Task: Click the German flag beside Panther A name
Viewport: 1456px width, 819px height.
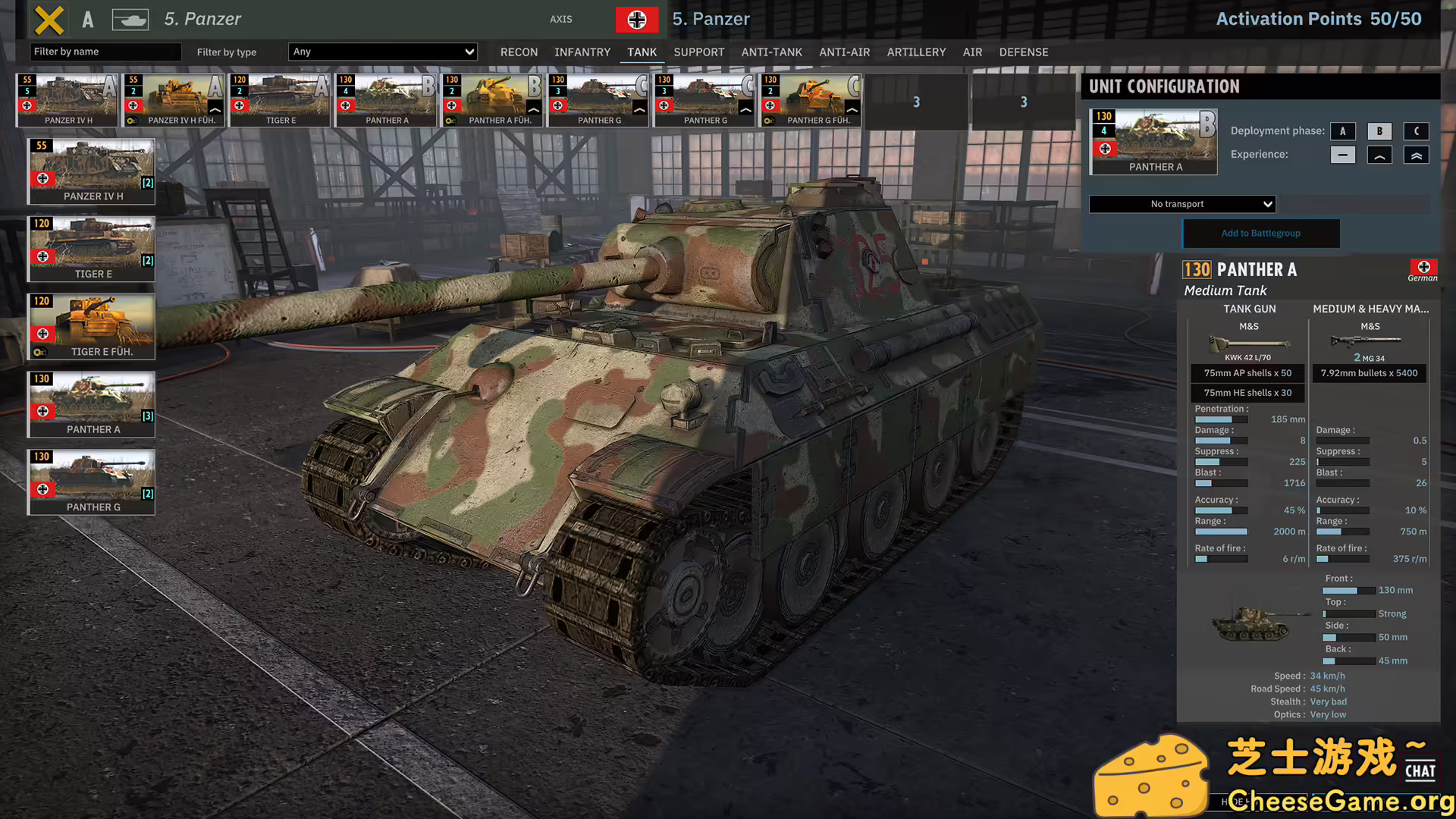Action: (x=1423, y=268)
